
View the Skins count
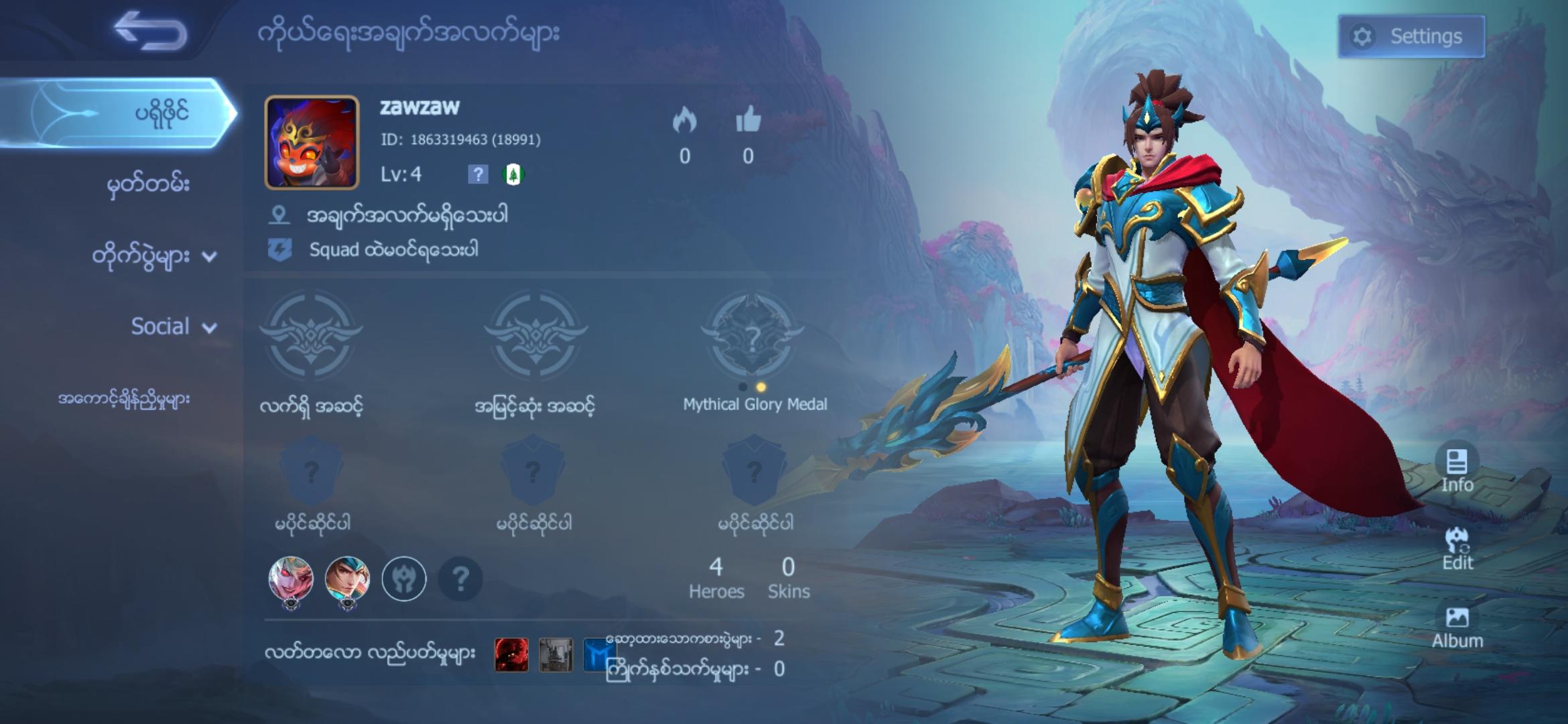coord(788,578)
